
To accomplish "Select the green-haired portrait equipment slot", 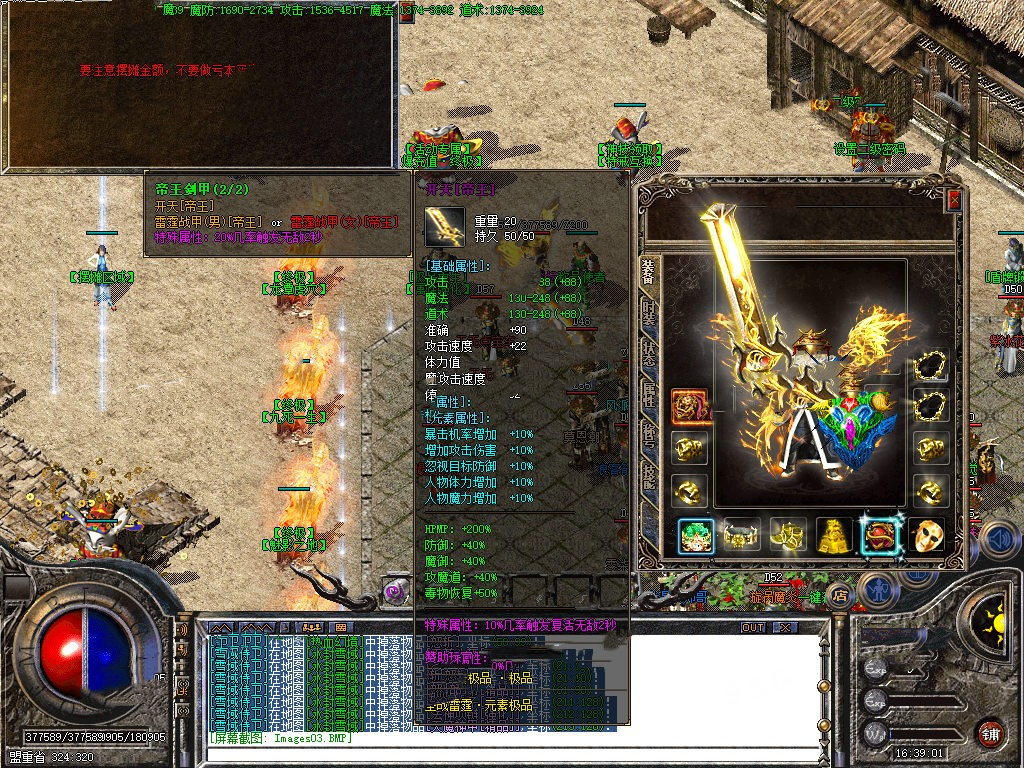I will pyautogui.click(x=695, y=537).
